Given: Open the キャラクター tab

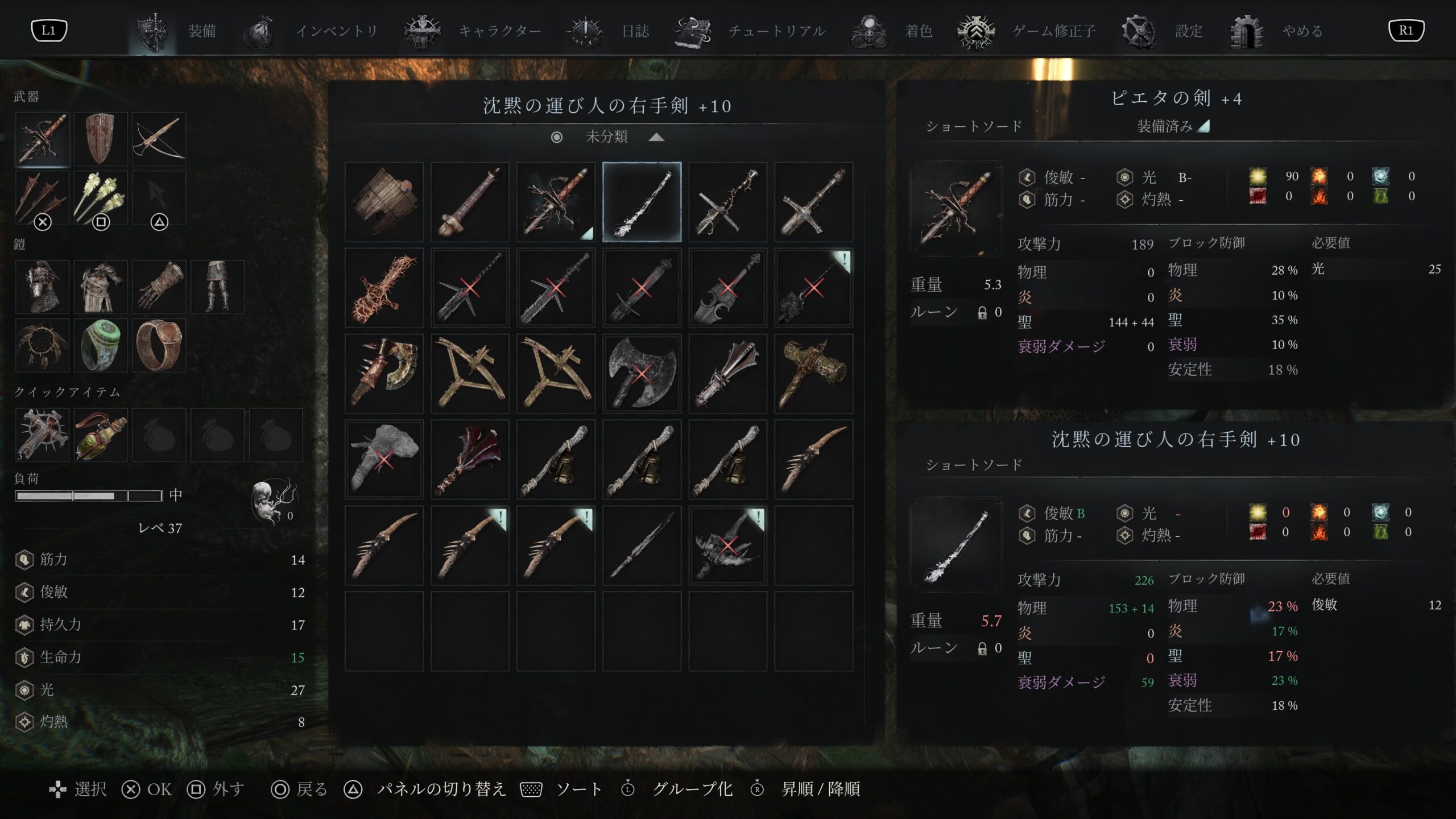Looking at the screenshot, I should pyautogui.click(x=499, y=31).
